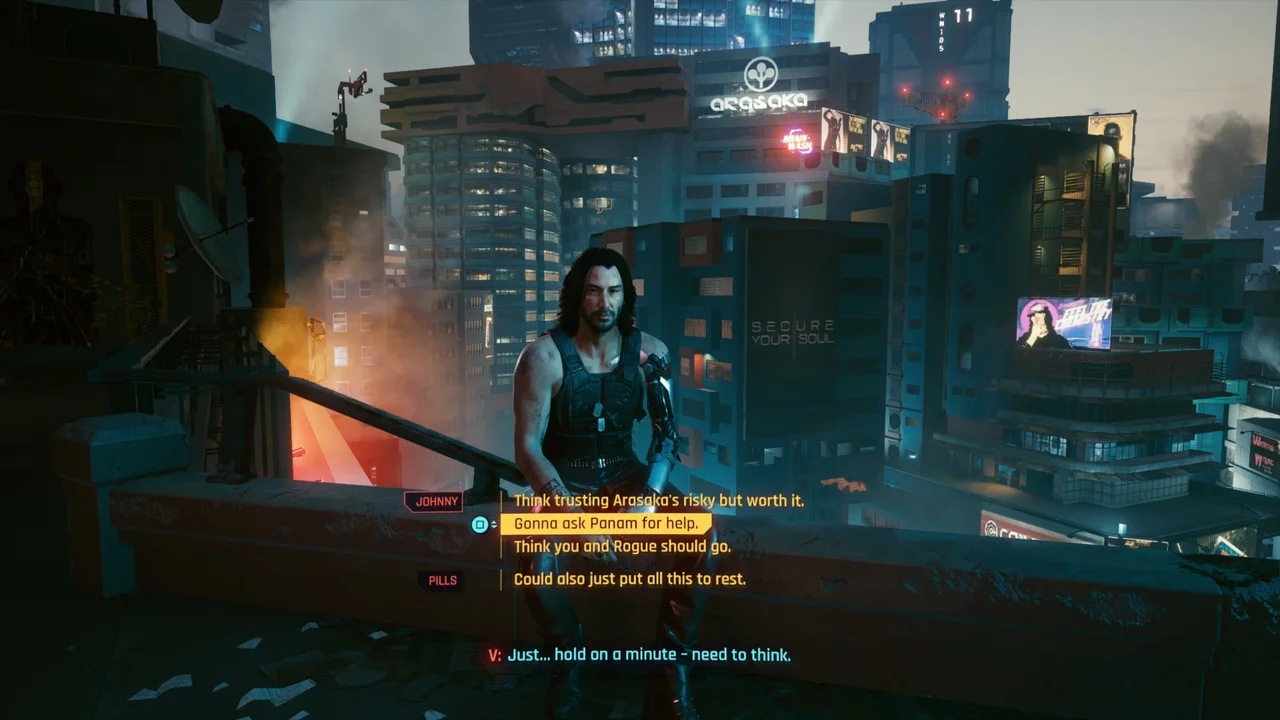Pick "Think you and Rogue should go."
The height and width of the screenshot is (720, 1280).
(622, 547)
